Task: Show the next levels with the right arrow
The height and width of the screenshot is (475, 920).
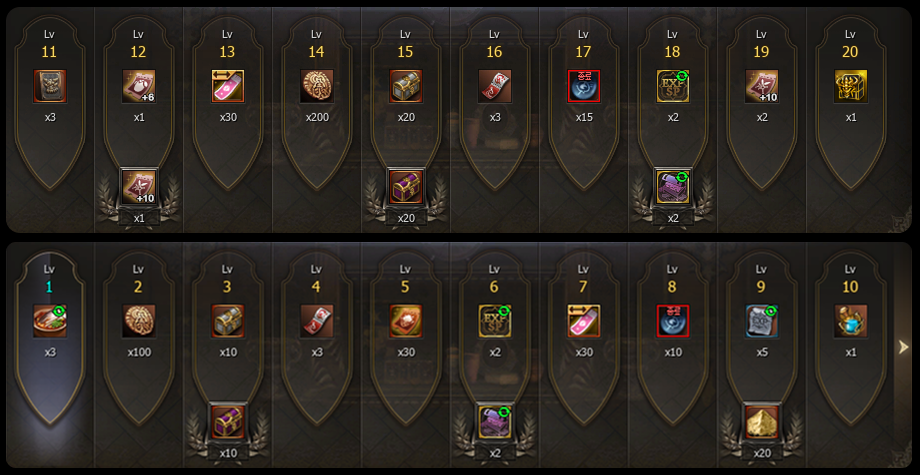Action: [x=903, y=347]
